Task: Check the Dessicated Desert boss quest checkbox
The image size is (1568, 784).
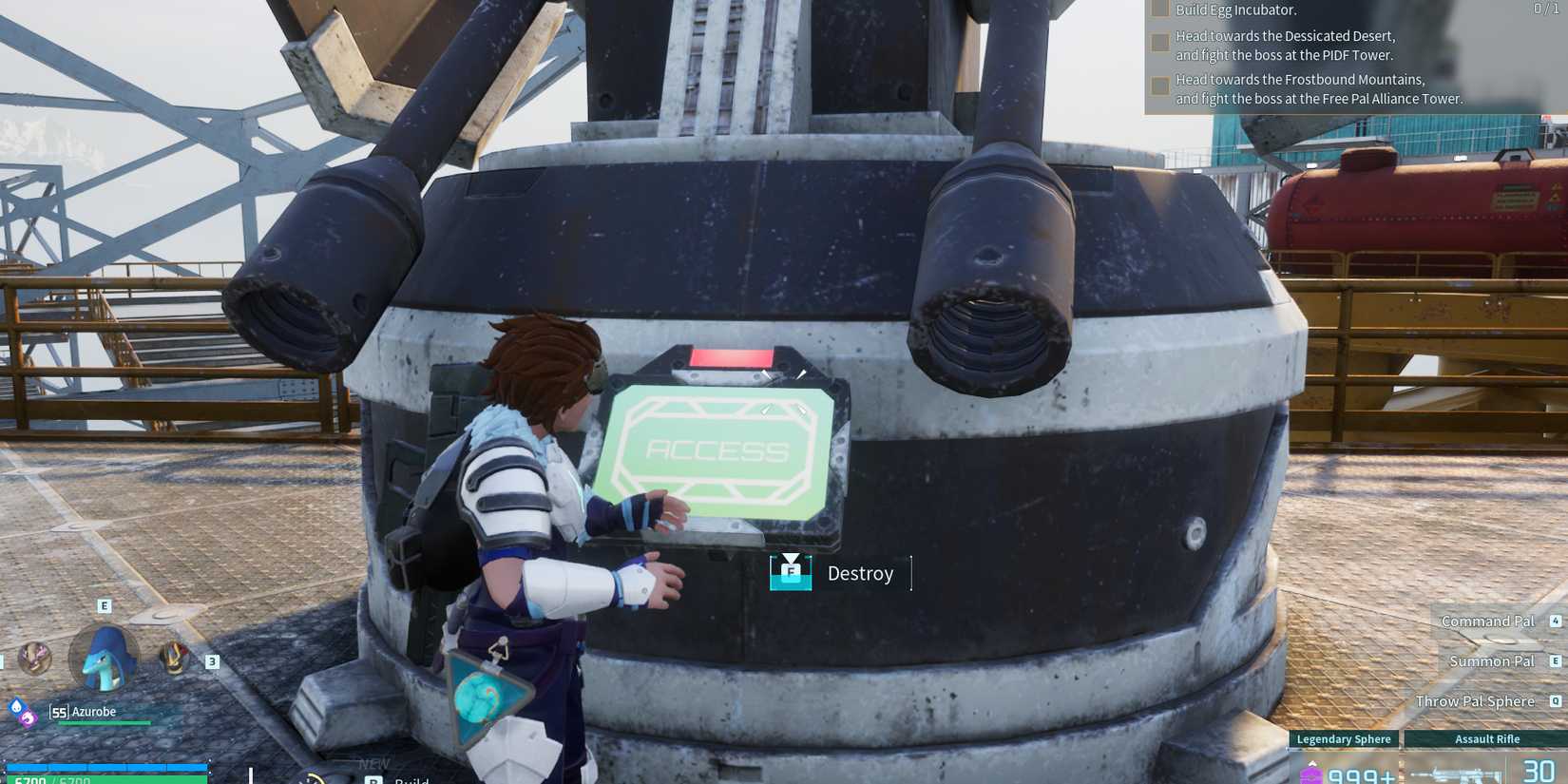Action: [x=1160, y=42]
